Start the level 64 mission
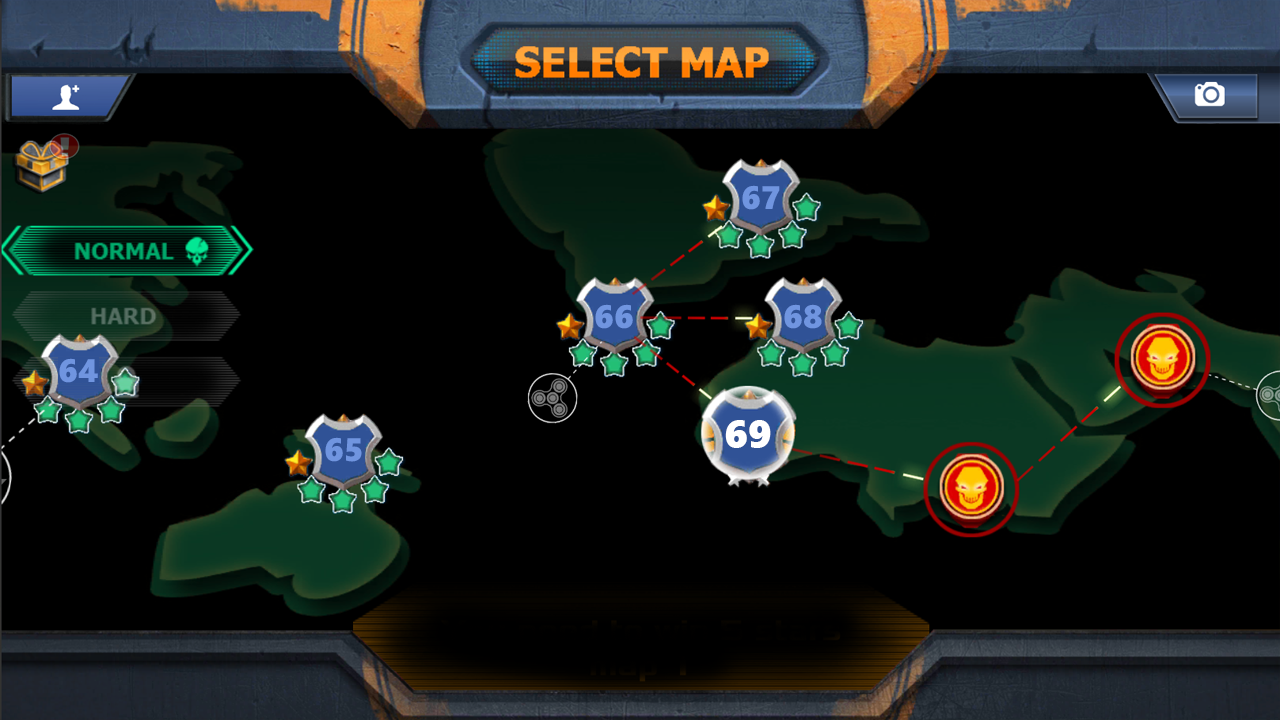Image resolution: width=1280 pixels, height=720 pixels. click(x=78, y=372)
